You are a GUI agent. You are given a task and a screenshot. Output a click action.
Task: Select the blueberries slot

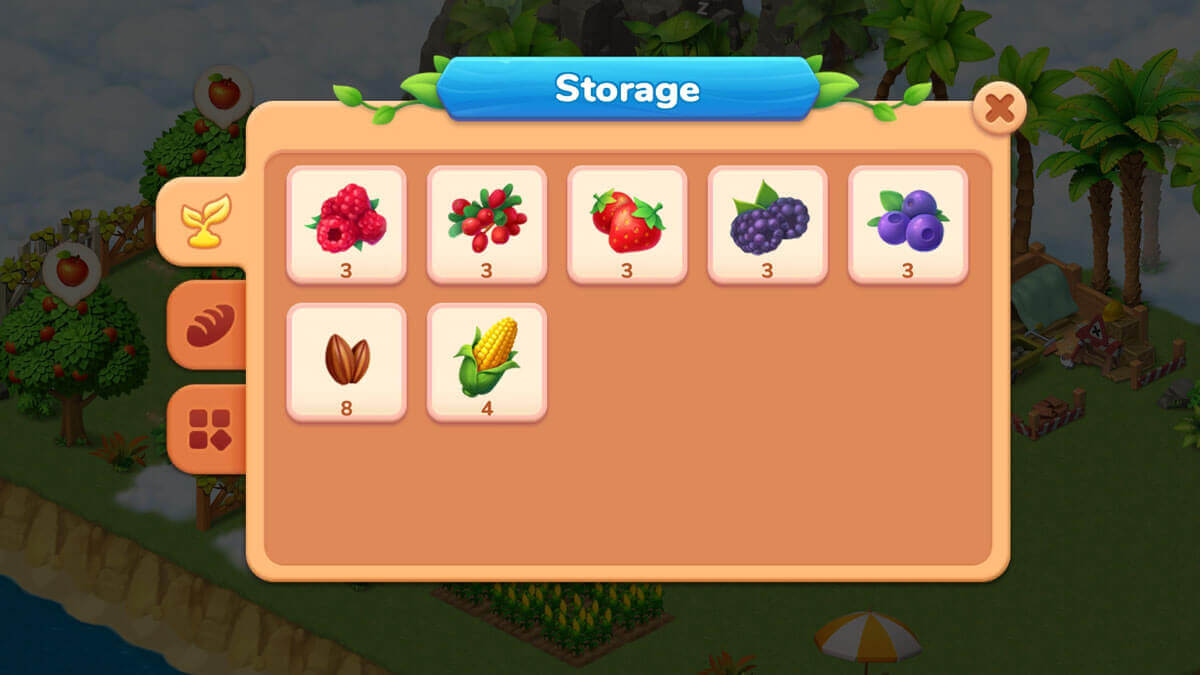pos(908,224)
